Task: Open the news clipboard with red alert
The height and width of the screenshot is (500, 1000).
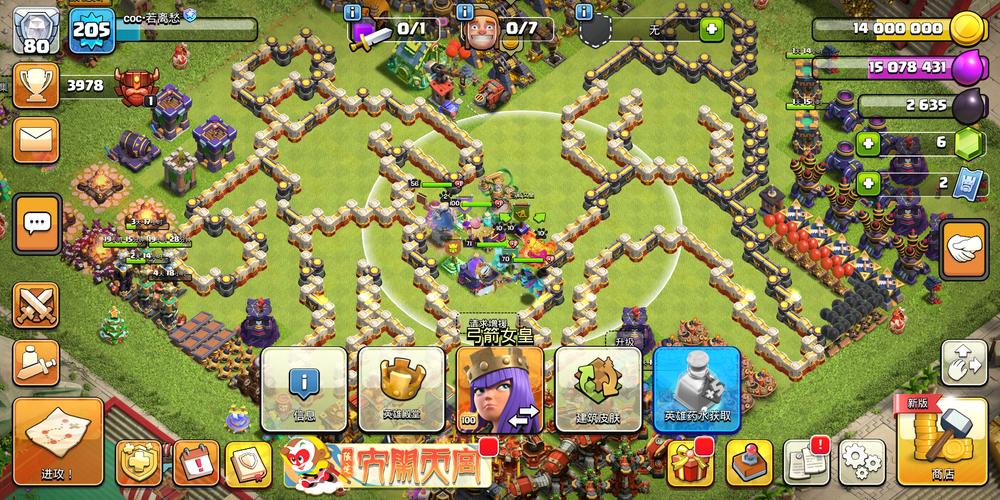Action: [x=806, y=462]
